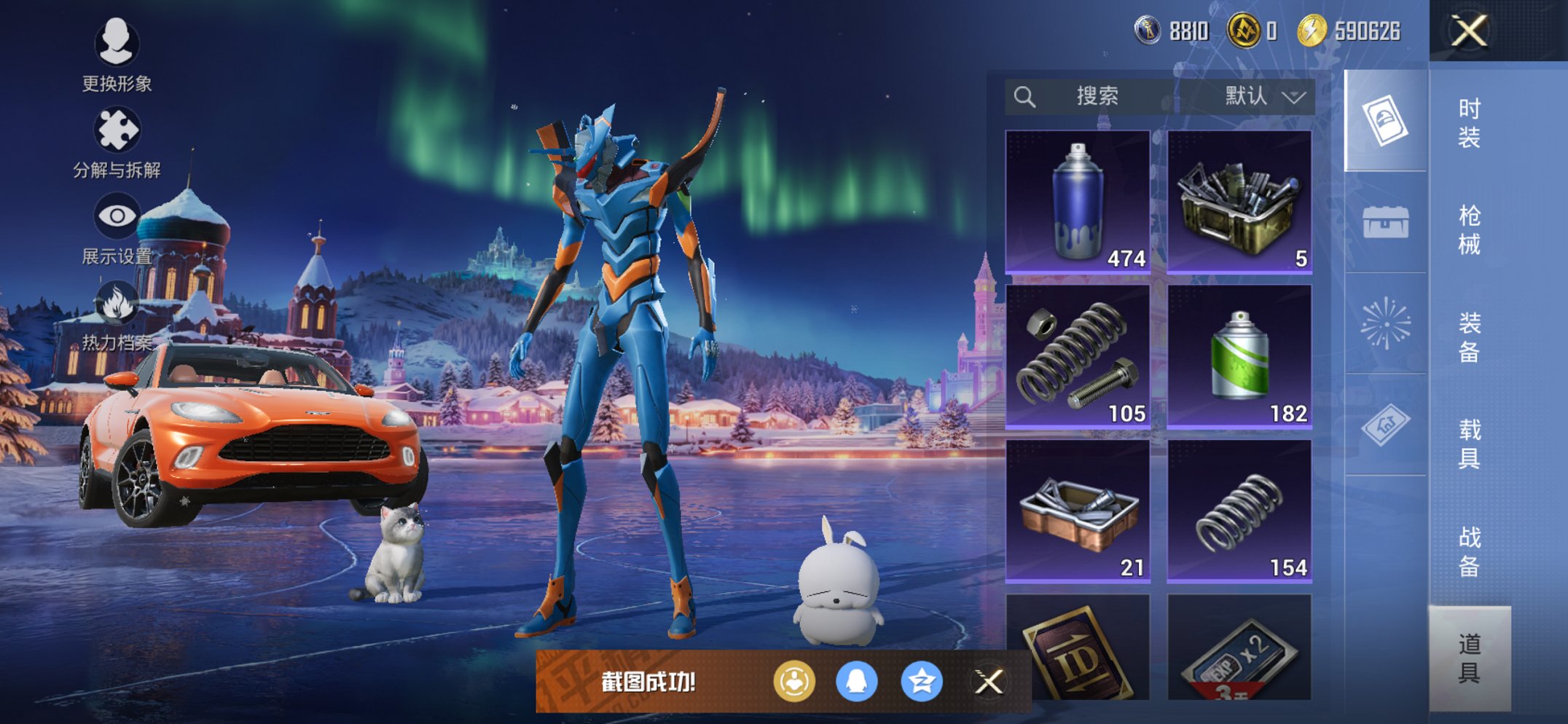Viewport: 1568px width, 724px height.
Task: Switch to the 时装 outfit tab
Action: 1469,122
